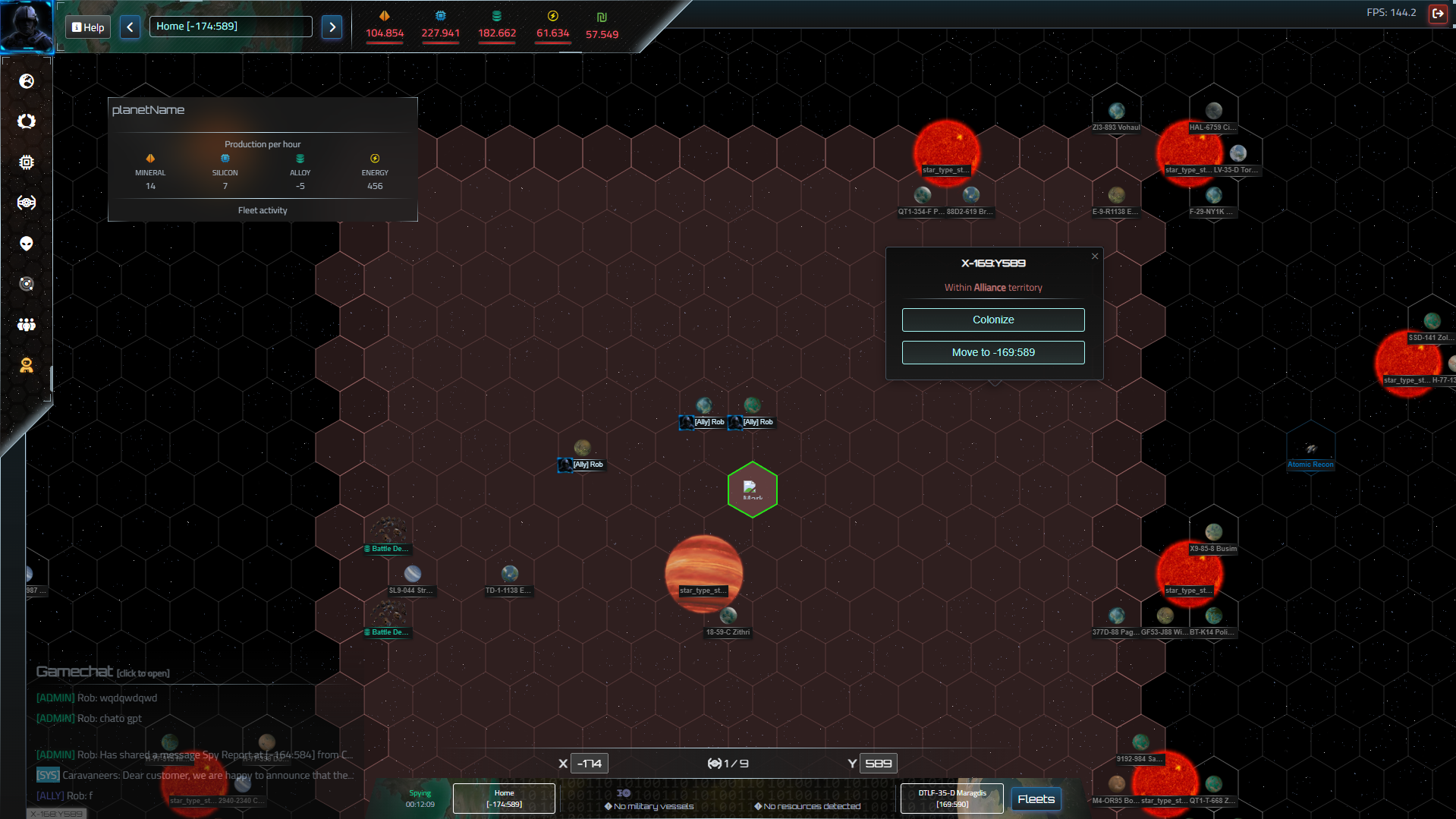Open the Gamechat panel
1456x819 pixels.
pyautogui.click(x=103, y=672)
